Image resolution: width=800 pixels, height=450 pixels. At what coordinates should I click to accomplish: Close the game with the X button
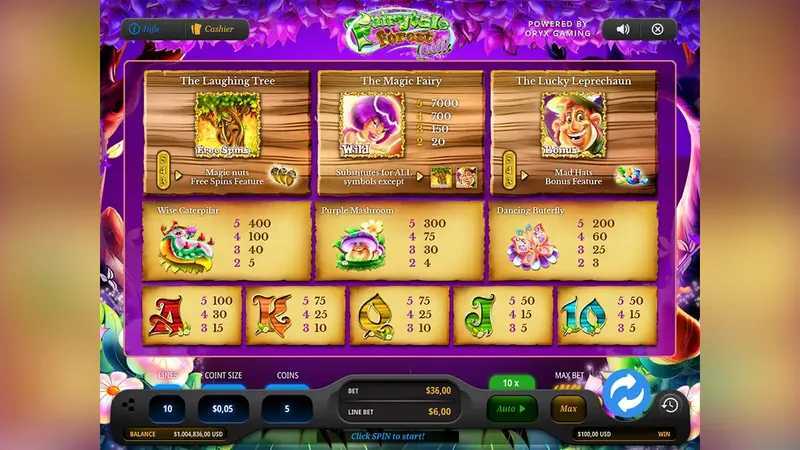(x=657, y=30)
